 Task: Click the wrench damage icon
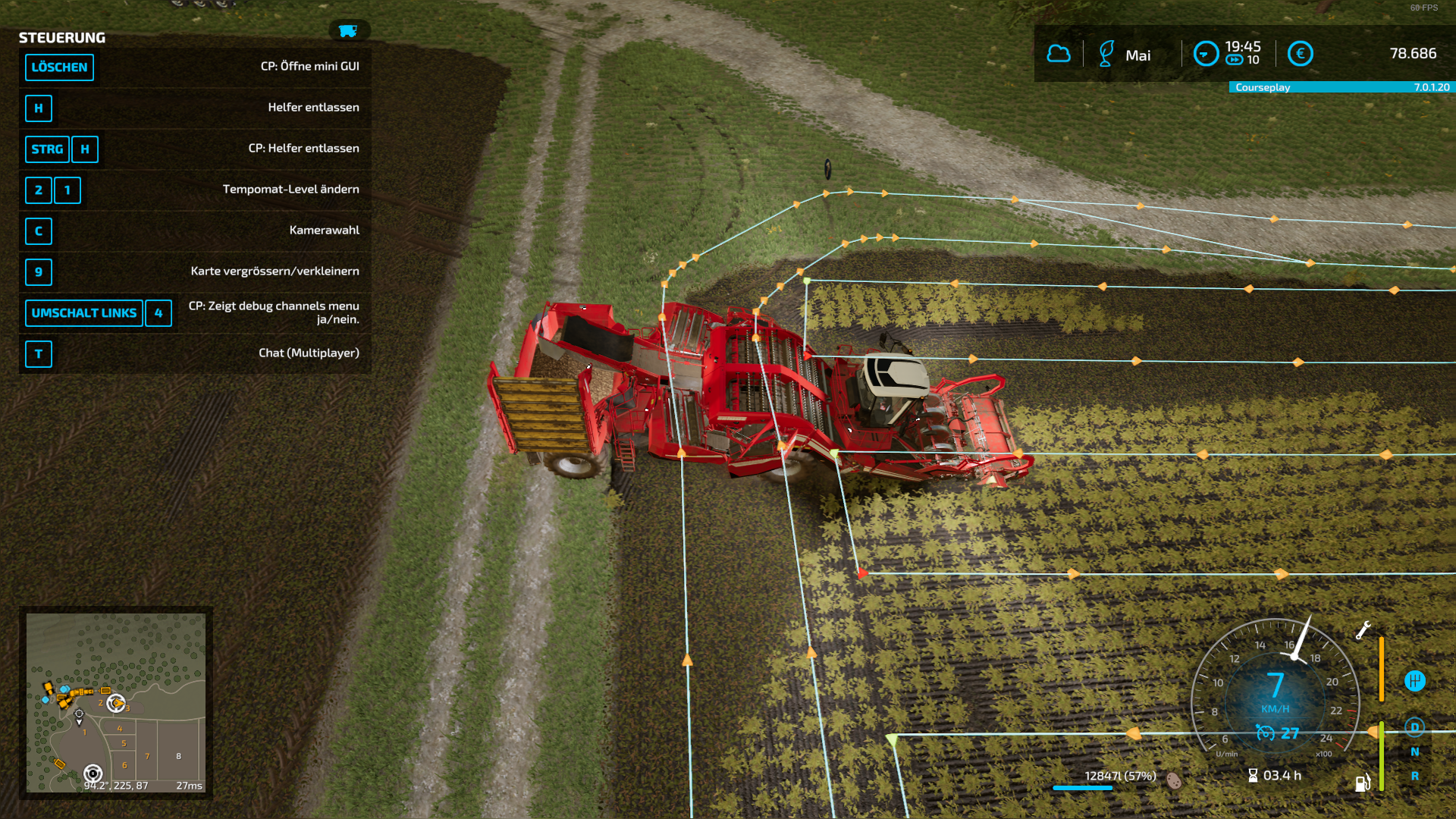[1363, 630]
